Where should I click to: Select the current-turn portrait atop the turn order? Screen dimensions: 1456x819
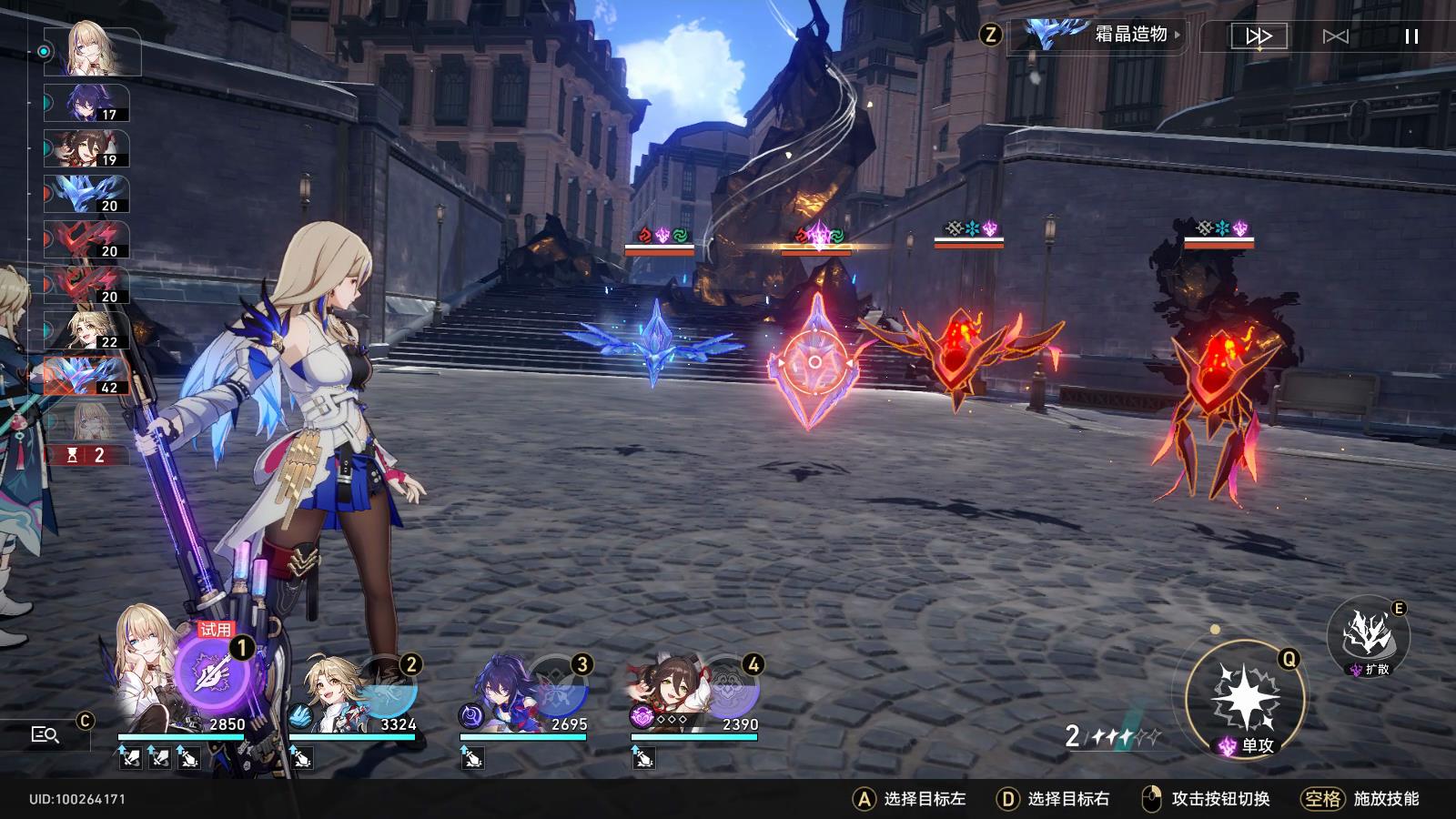coord(103,50)
